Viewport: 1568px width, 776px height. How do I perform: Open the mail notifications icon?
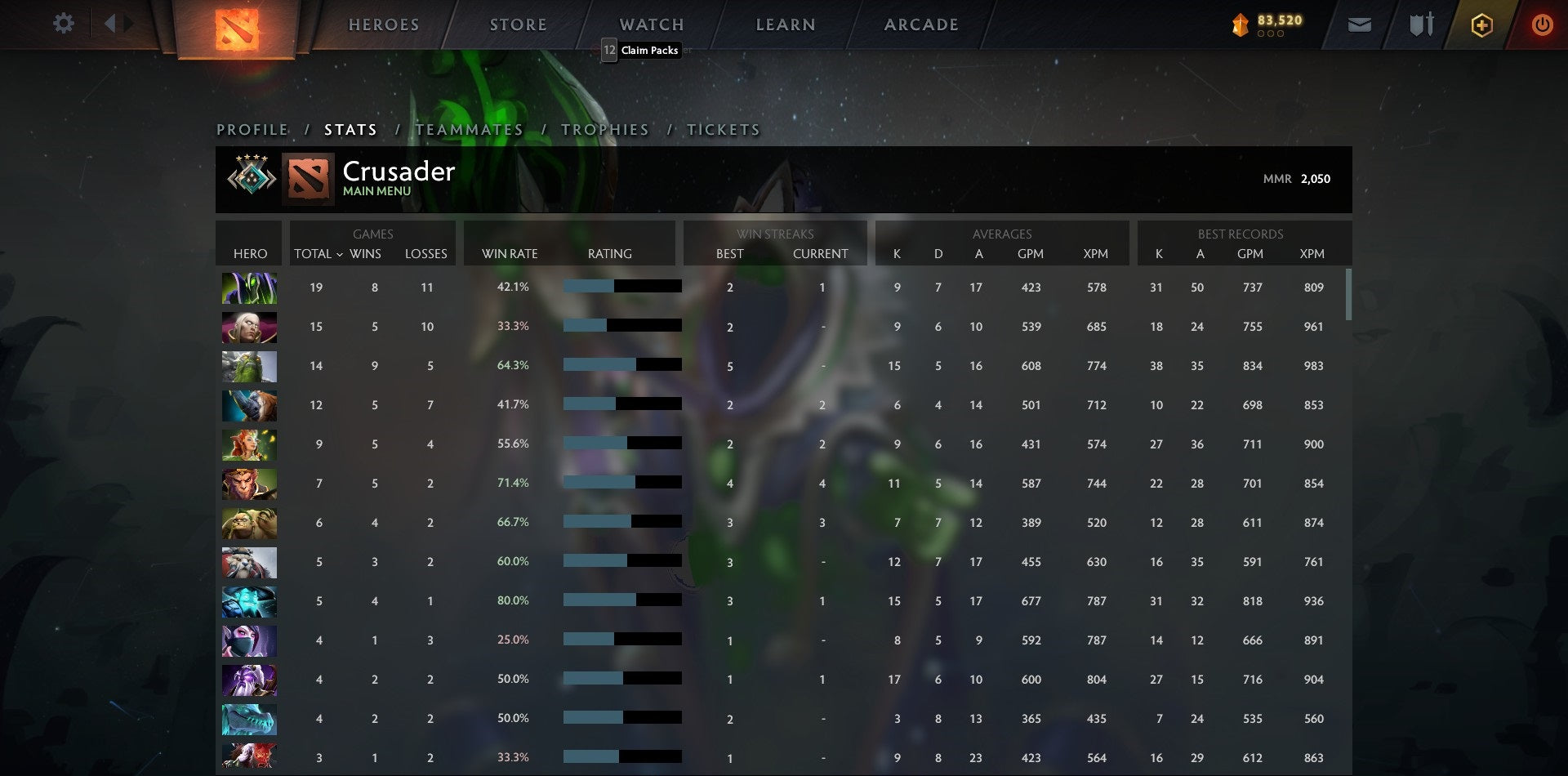point(1358,25)
